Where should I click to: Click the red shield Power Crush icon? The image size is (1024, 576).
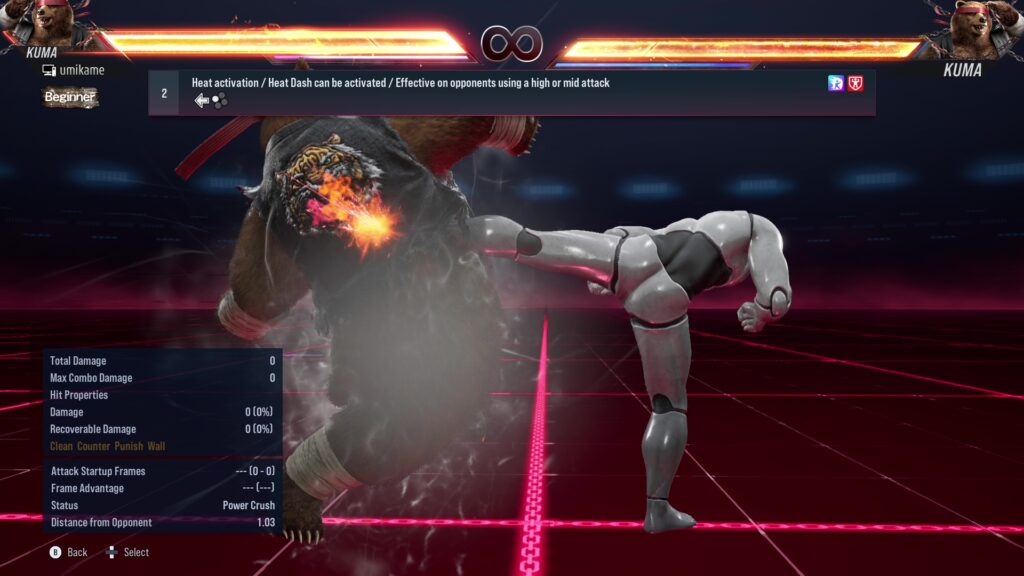(856, 84)
